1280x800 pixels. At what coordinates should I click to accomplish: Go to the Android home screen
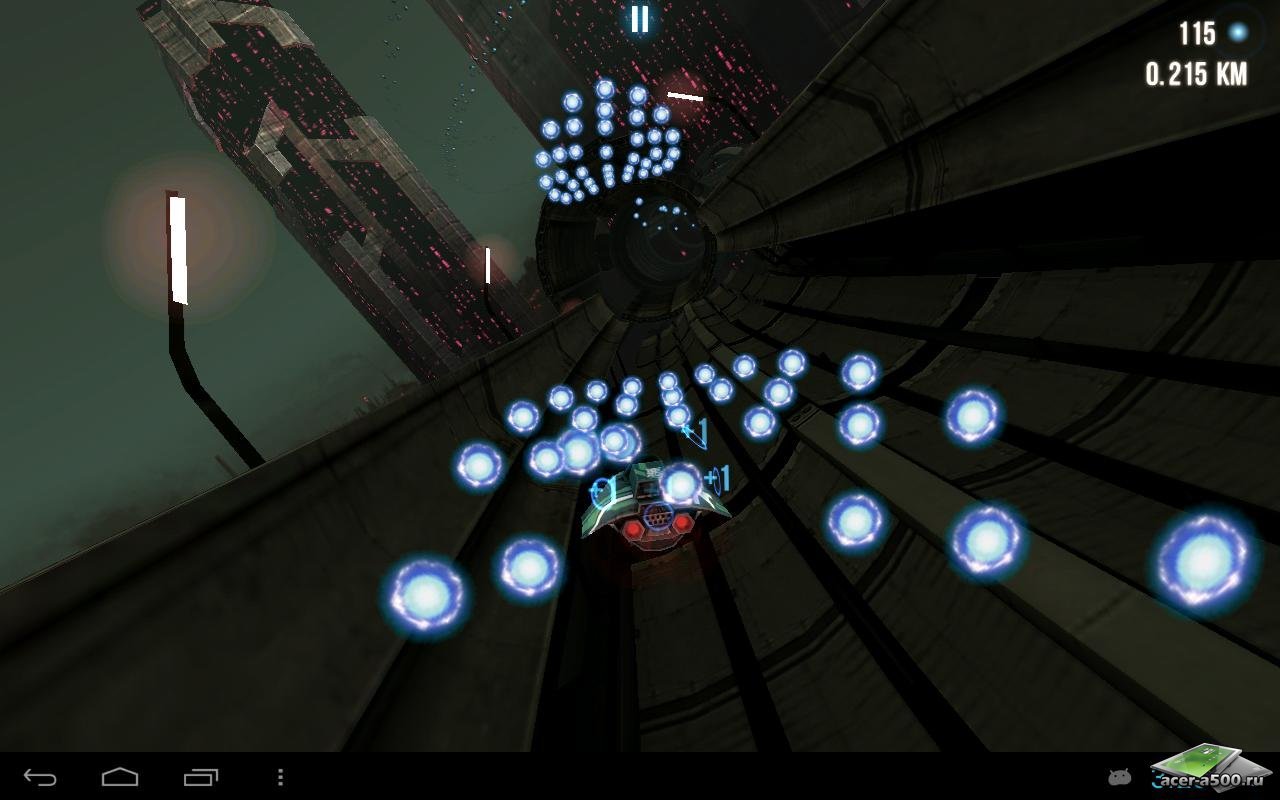[x=120, y=777]
